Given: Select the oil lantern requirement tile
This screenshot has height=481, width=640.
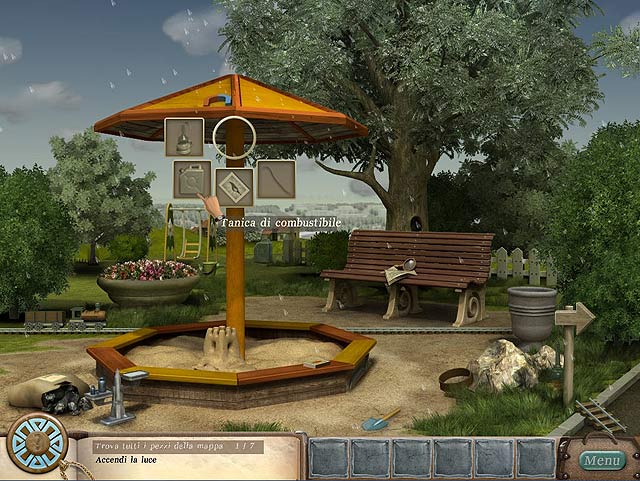Looking at the screenshot, I should [184, 137].
